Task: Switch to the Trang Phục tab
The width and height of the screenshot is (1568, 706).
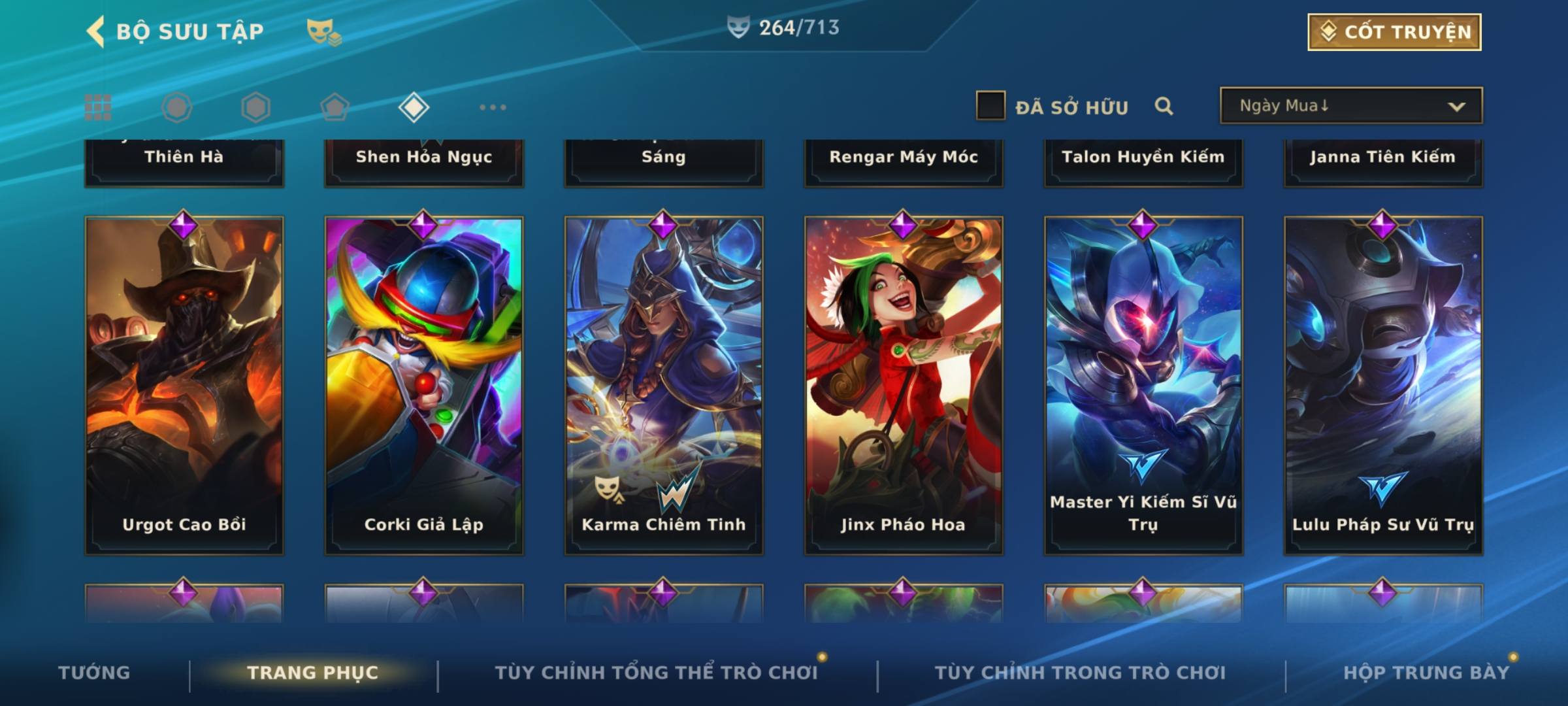Action: click(x=312, y=672)
